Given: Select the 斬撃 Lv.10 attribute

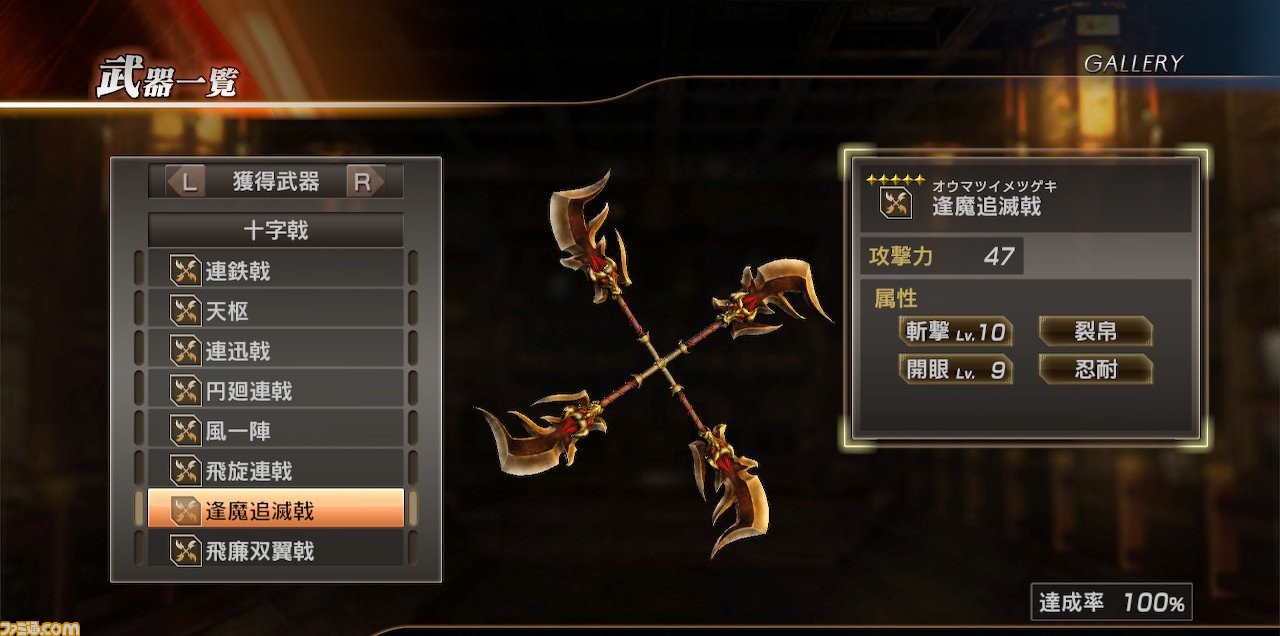Looking at the screenshot, I should click(x=955, y=332).
